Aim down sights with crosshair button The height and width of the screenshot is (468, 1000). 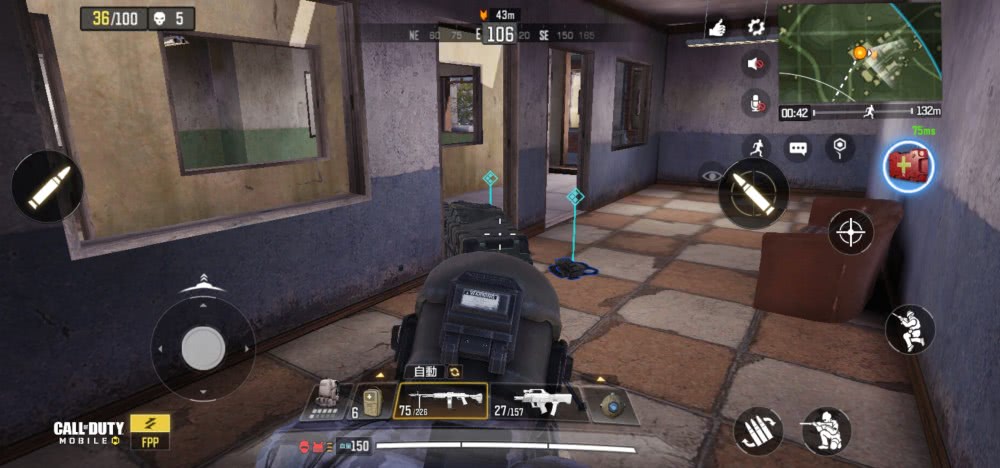pyautogui.click(x=851, y=232)
